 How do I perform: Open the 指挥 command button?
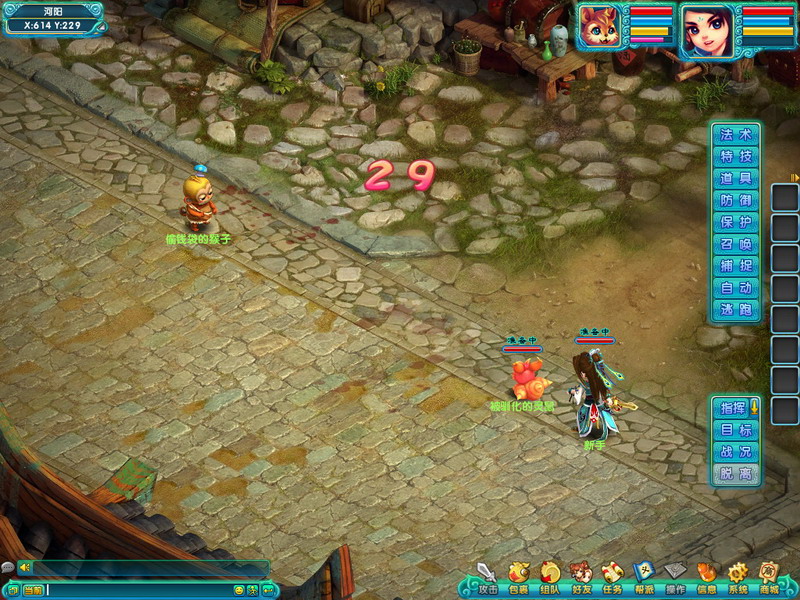click(x=734, y=408)
